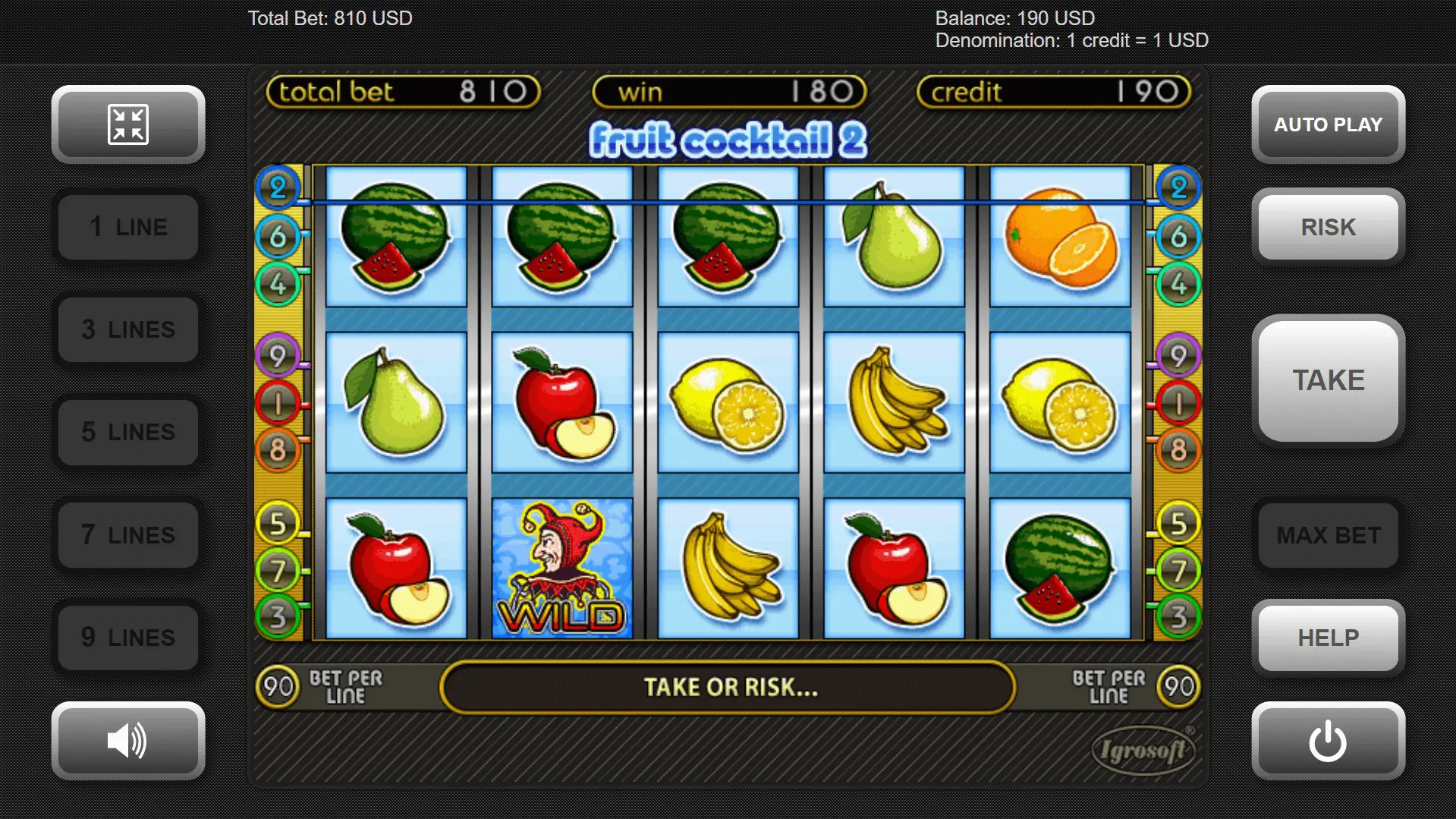Viewport: 1456px width, 819px height.
Task: Gamble the win using the RISK button
Action: pyautogui.click(x=1328, y=227)
